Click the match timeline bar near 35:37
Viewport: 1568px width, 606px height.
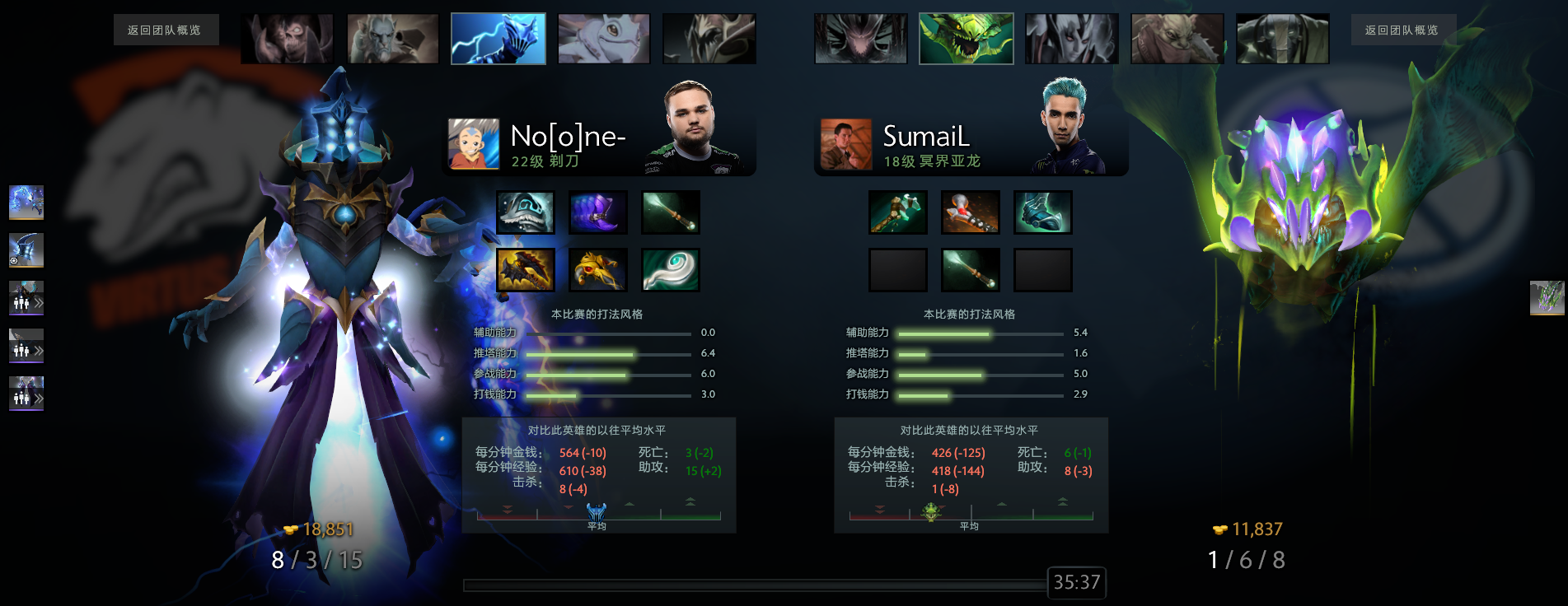click(x=754, y=585)
